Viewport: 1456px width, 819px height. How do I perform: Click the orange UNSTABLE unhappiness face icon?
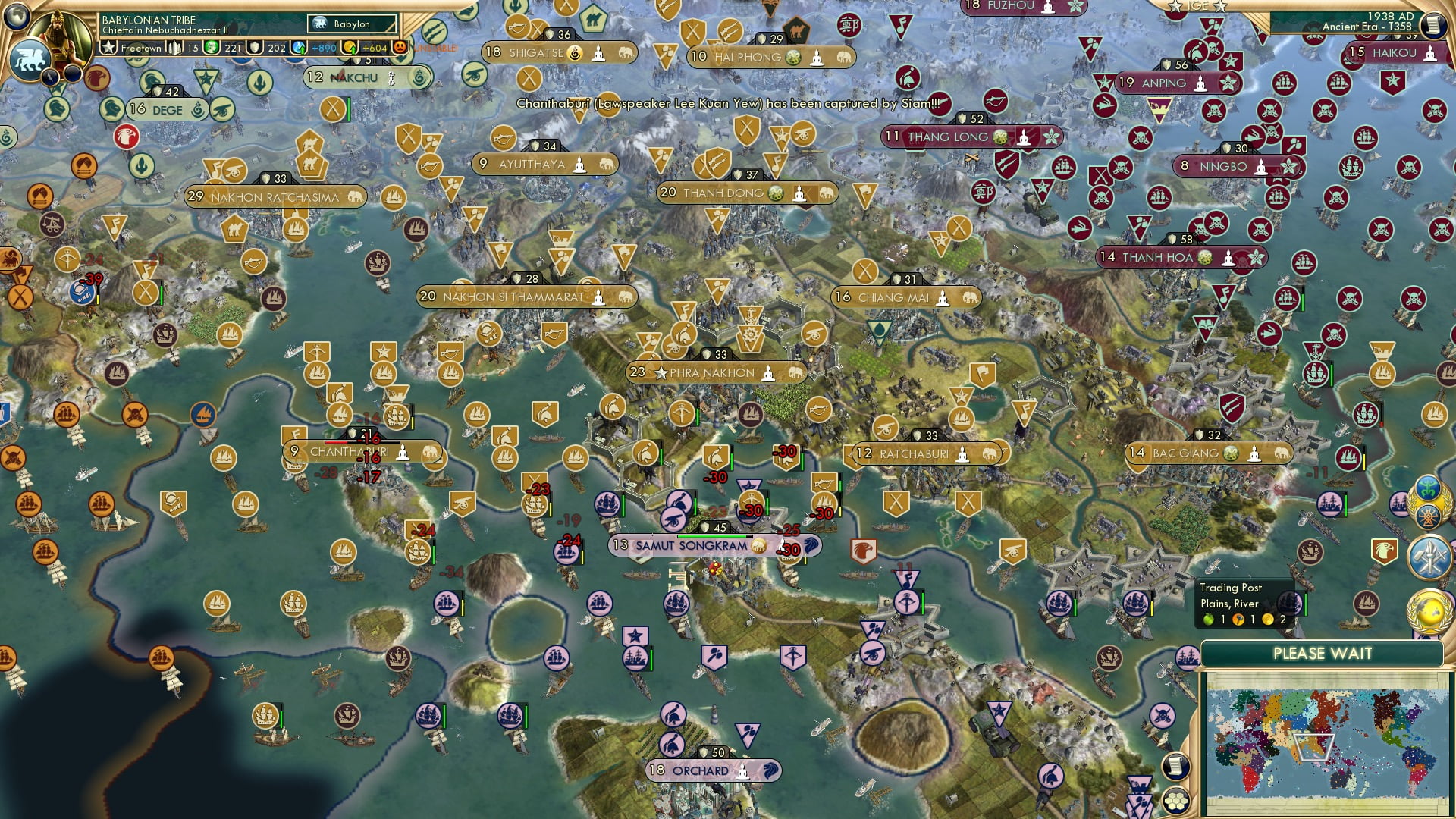(400, 47)
